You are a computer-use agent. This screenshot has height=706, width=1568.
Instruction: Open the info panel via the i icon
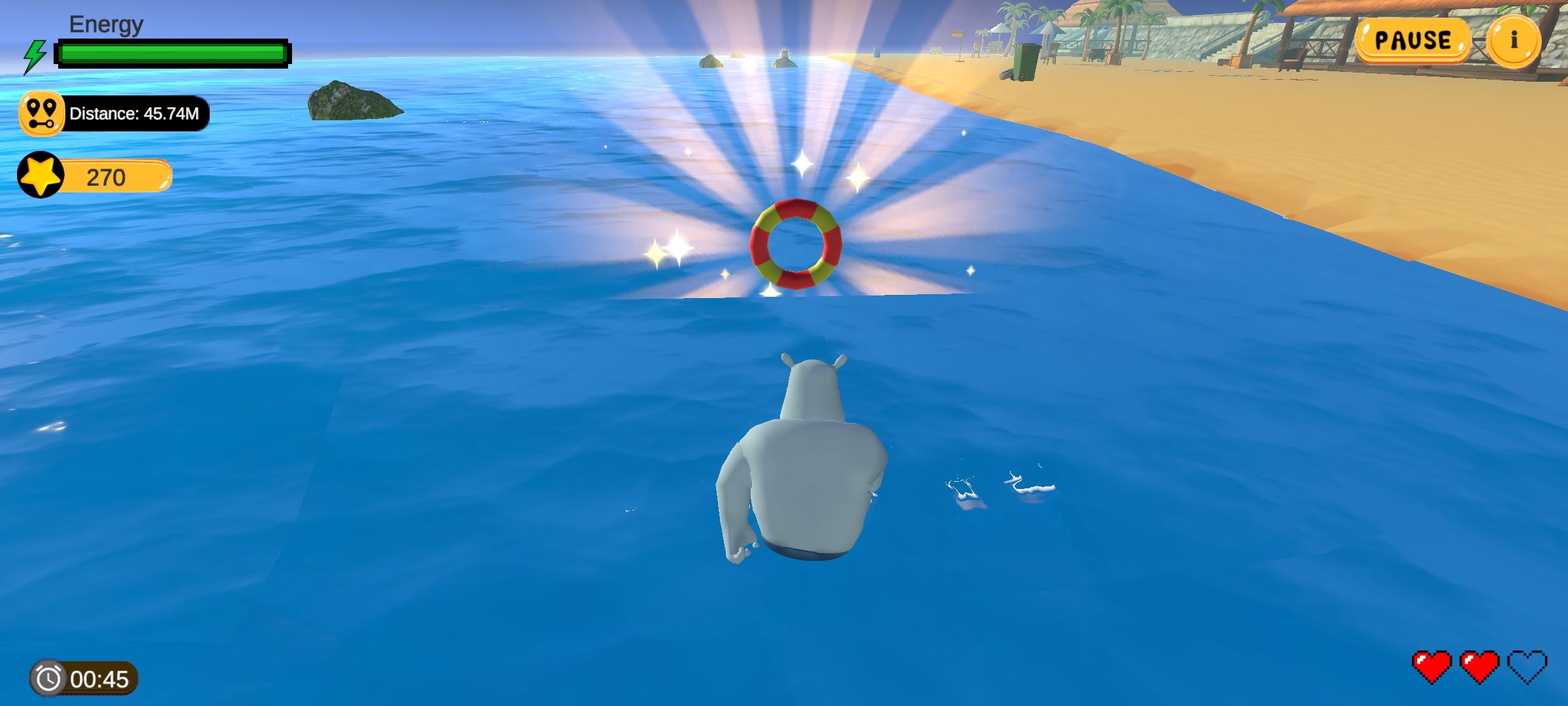1515,41
